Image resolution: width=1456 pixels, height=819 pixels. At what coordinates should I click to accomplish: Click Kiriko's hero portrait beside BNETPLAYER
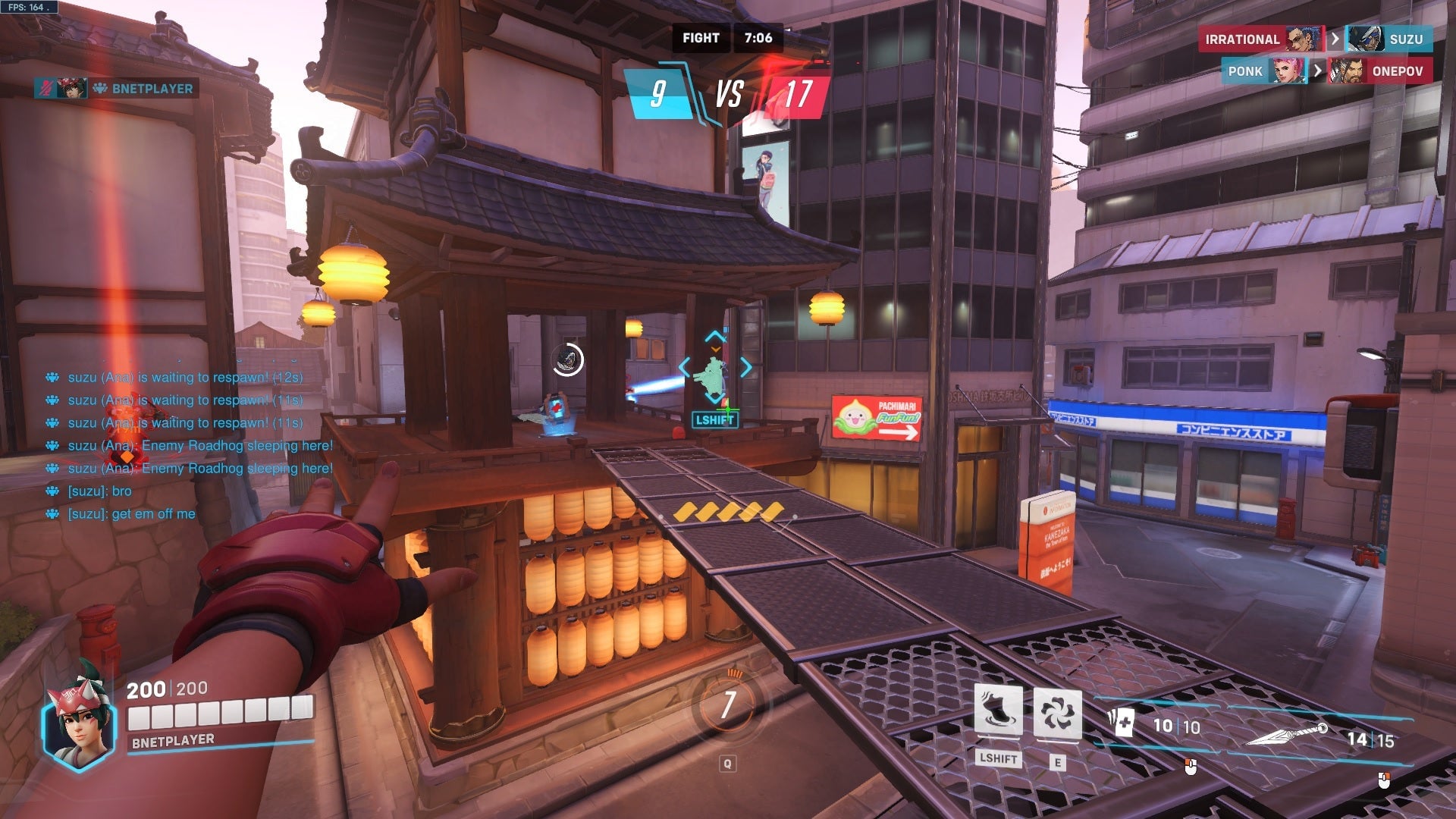click(x=72, y=88)
